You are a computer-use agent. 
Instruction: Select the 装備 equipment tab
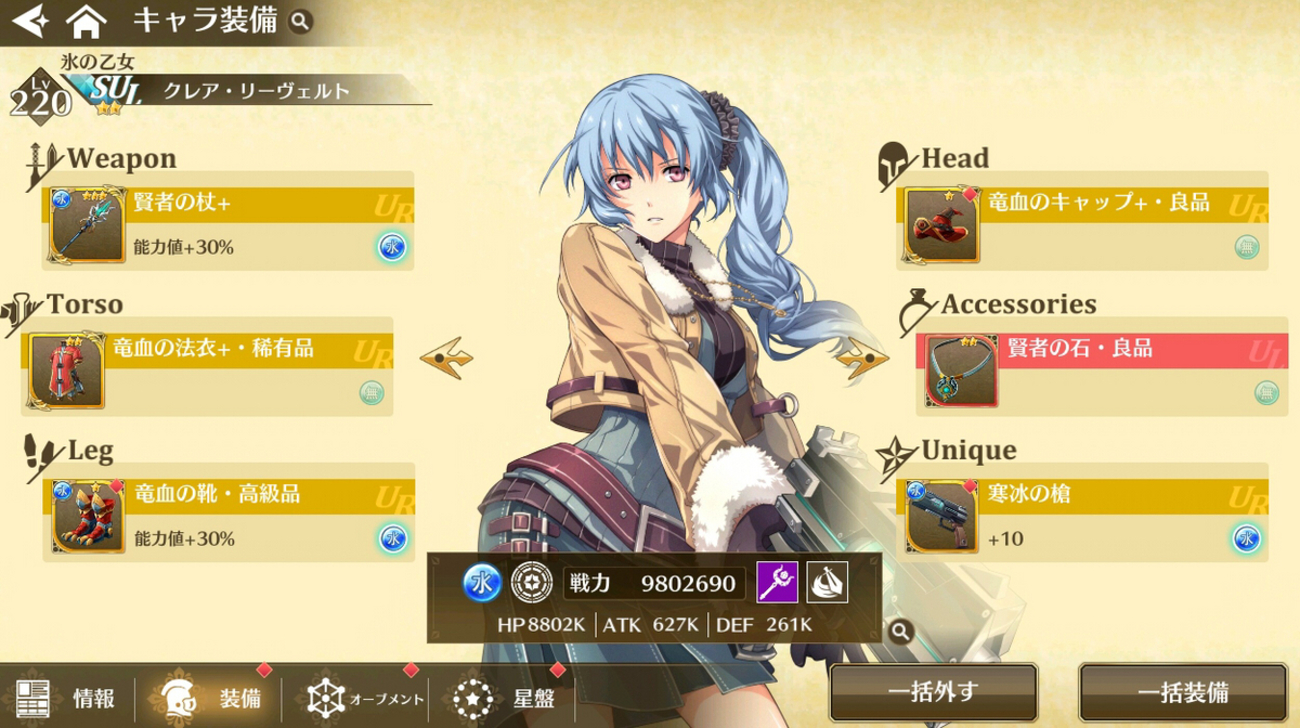point(213,697)
